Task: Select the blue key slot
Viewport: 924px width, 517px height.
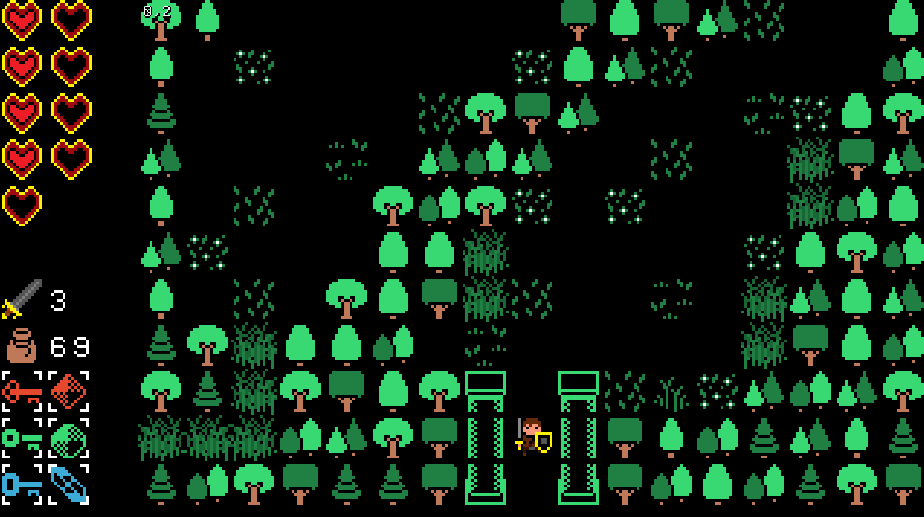Action: (x=22, y=484)
